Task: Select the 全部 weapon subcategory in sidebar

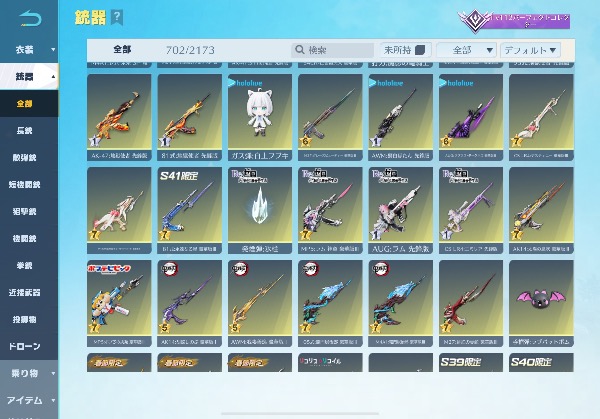Action: tap(25, 104)
